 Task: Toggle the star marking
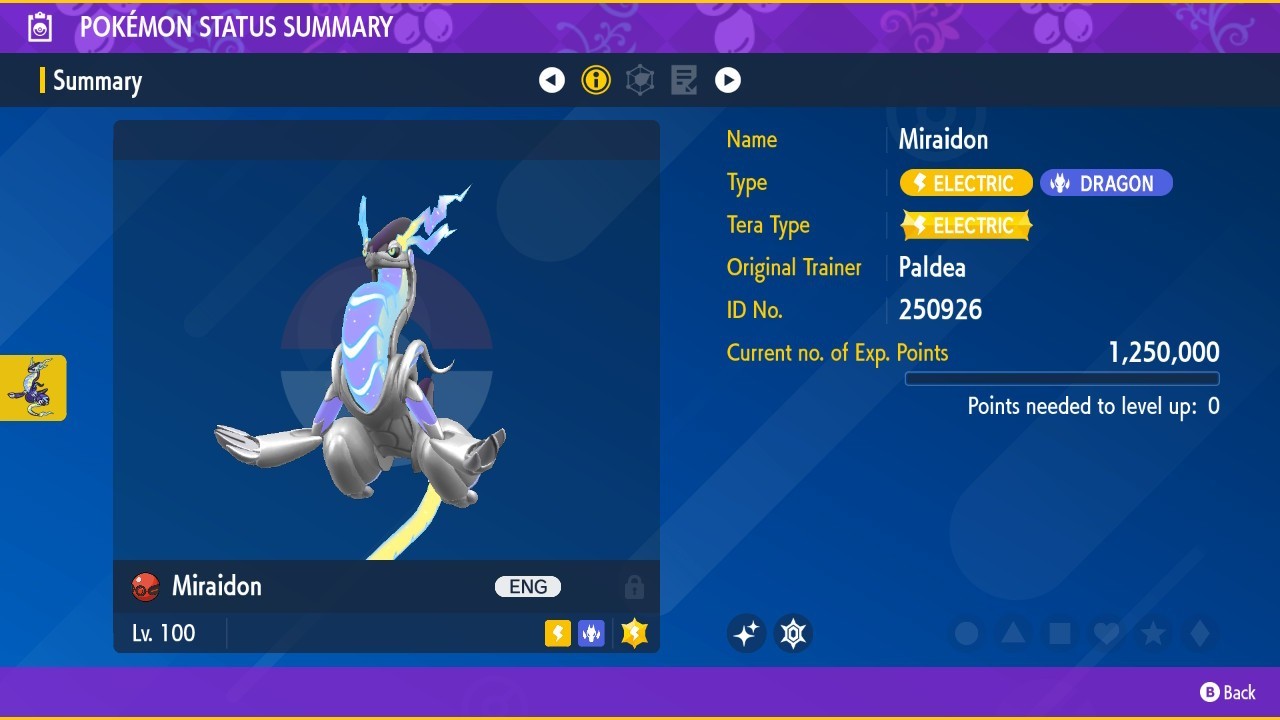(1153, 633)
